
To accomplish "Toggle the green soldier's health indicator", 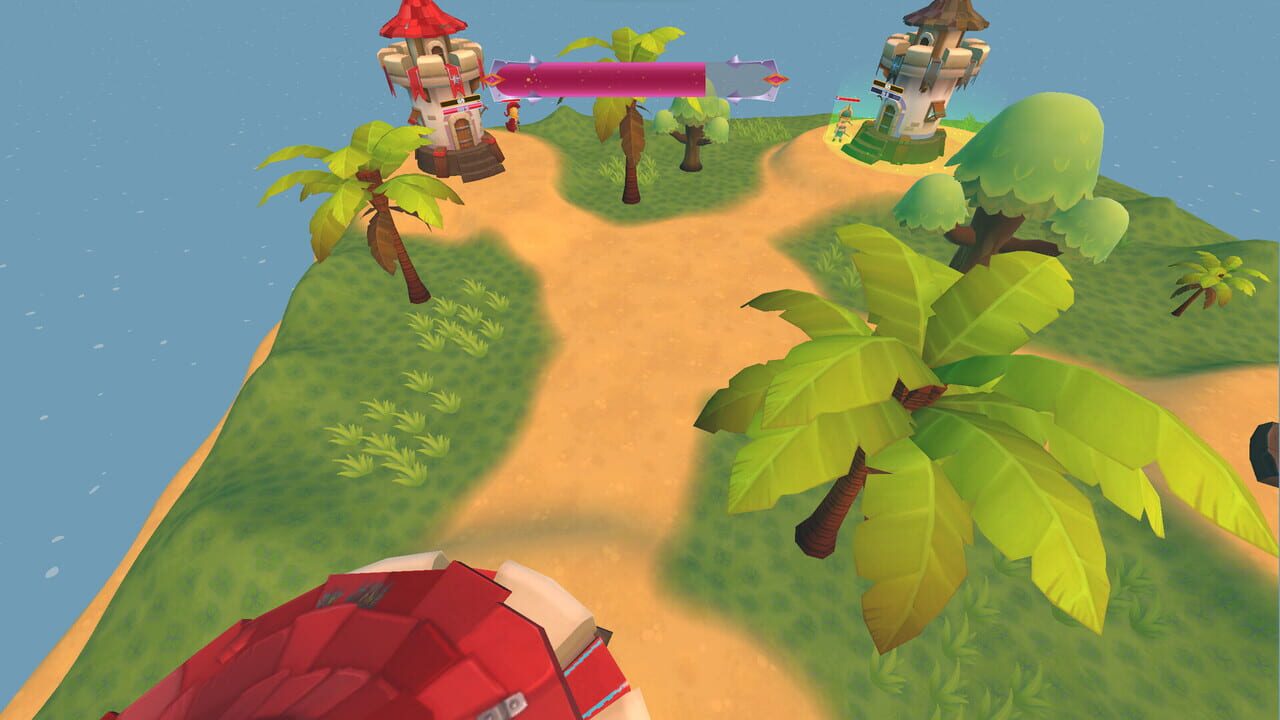I will (847, 100).
